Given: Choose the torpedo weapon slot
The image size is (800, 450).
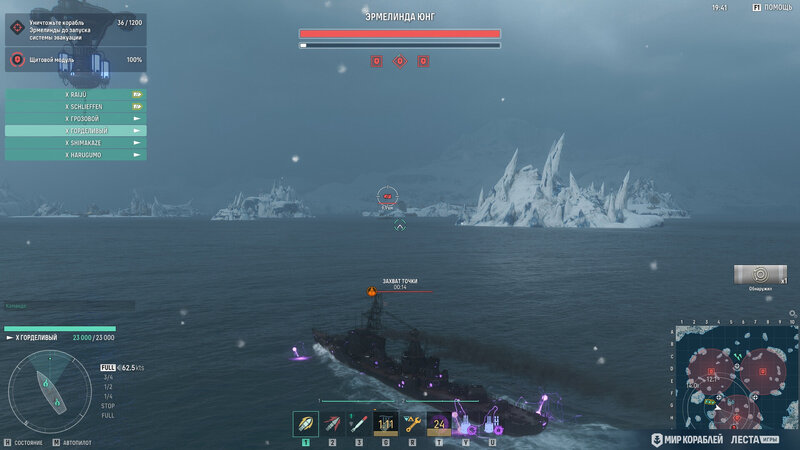Looking at the screenshot, I should tap(359, 424).
